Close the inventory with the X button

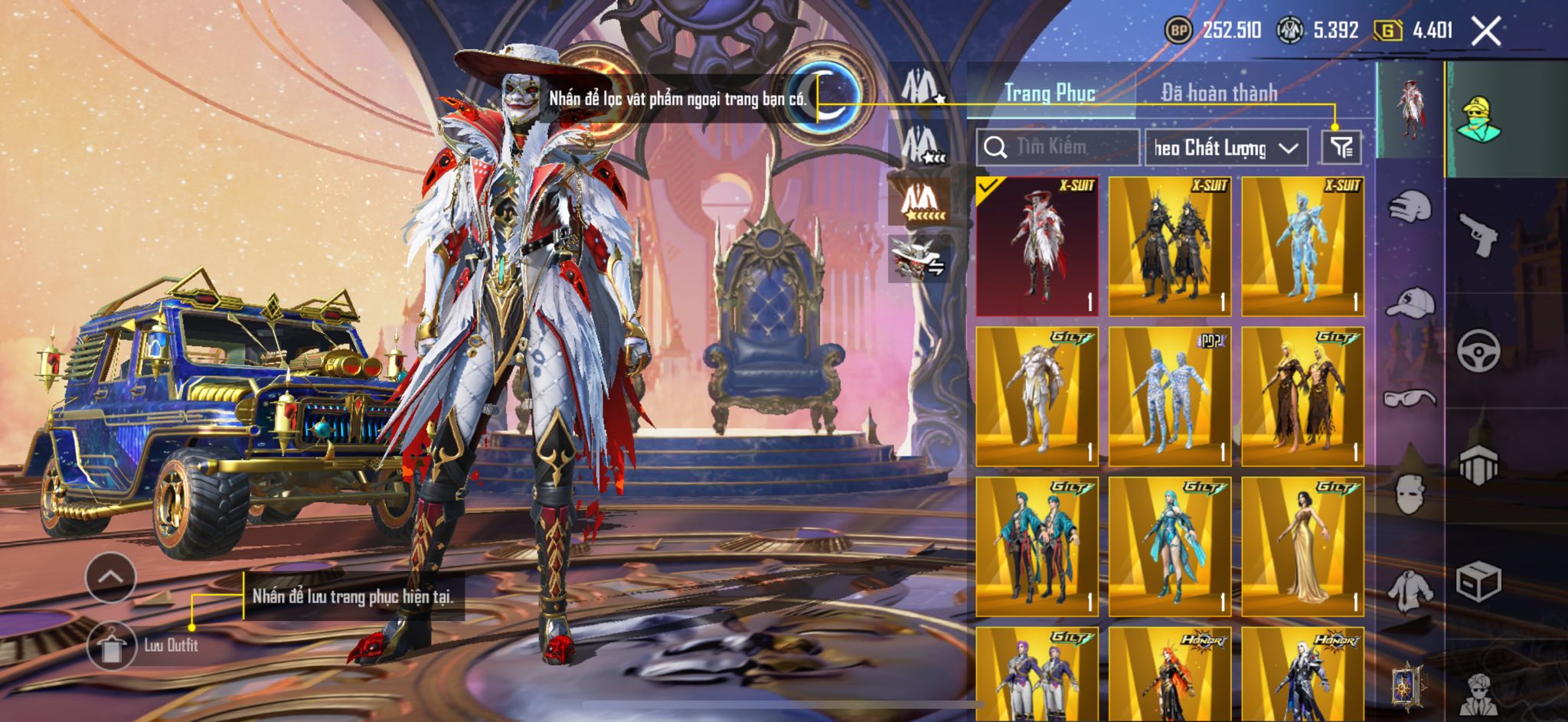tap(1486, 31)
